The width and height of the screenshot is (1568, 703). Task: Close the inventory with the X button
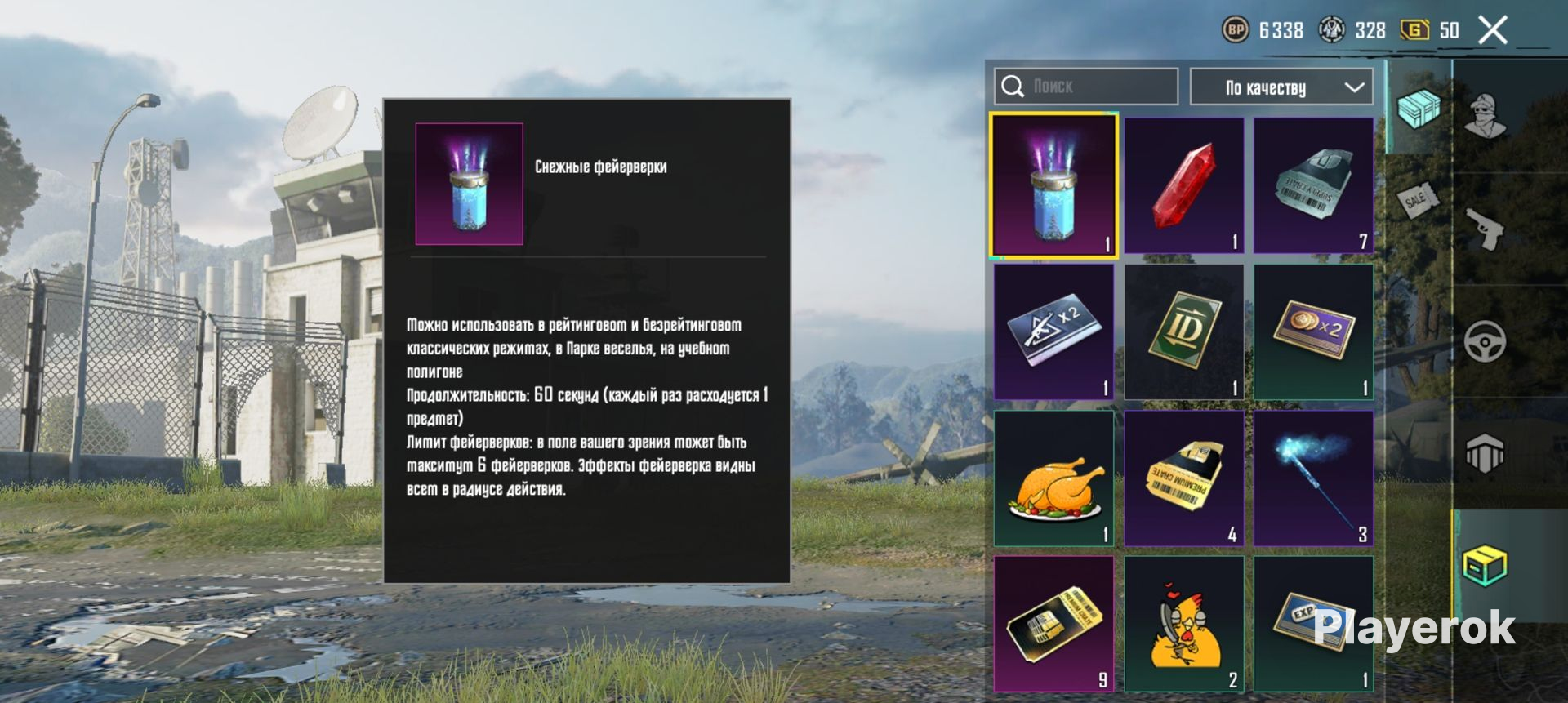tap(1493, 31)
